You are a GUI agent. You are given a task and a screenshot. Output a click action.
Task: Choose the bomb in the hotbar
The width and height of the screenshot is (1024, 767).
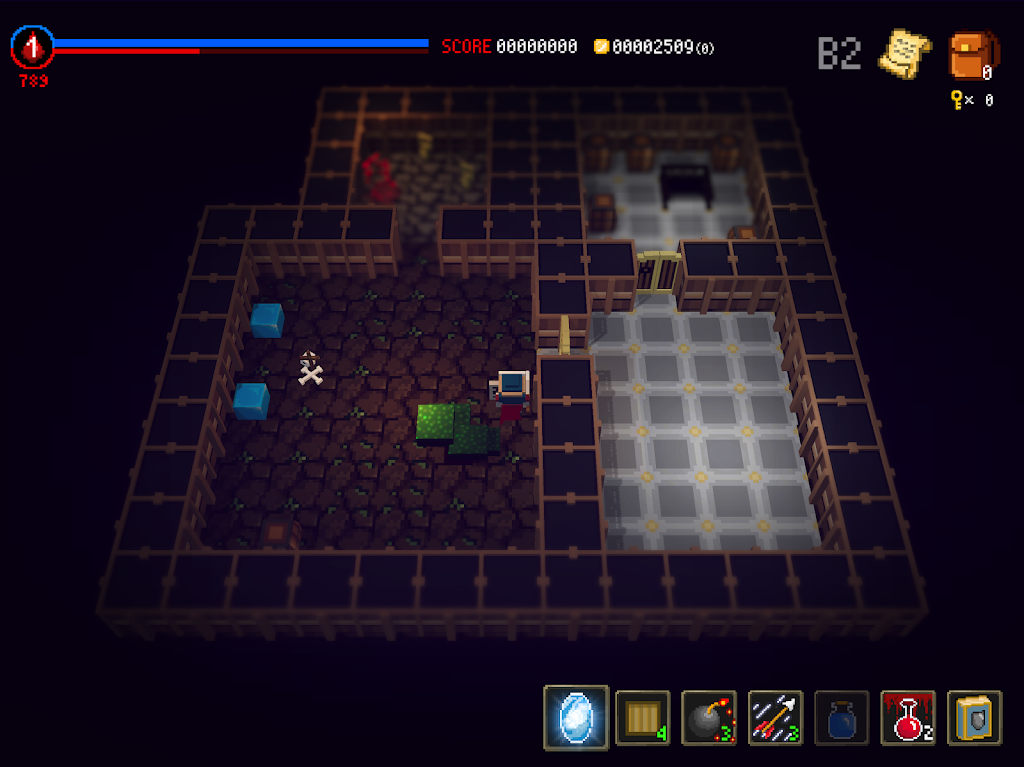[708, 717]
